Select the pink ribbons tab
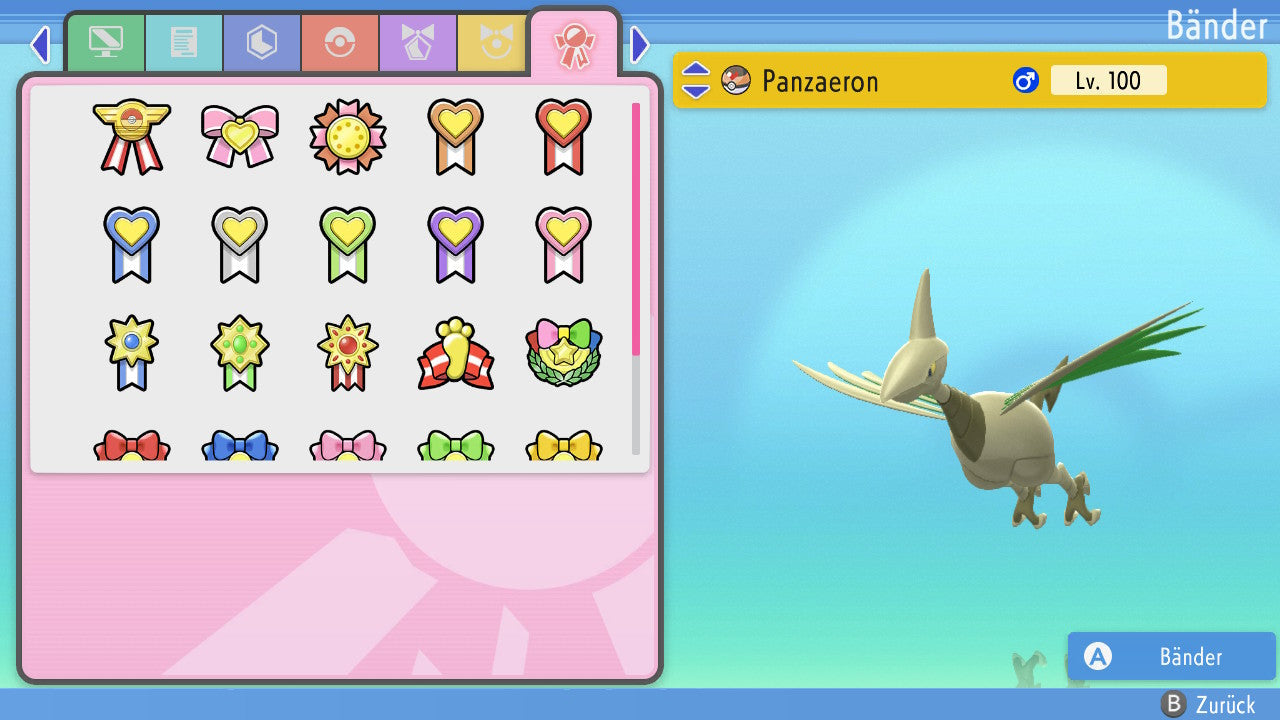The image size is (1280, 720). [x=574, y=43]
